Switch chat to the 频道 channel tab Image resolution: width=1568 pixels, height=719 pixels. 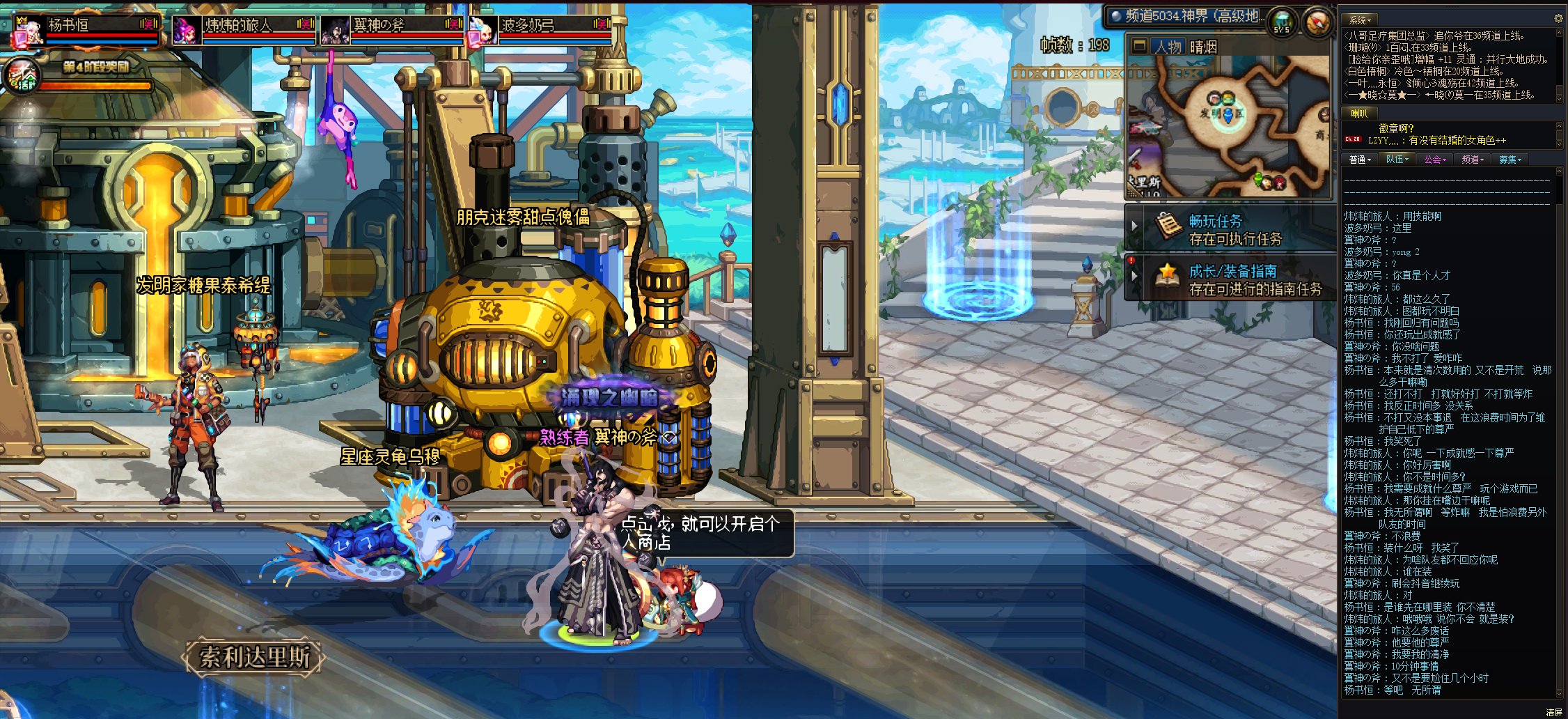pyautogui.click(x=1472, y=160)
